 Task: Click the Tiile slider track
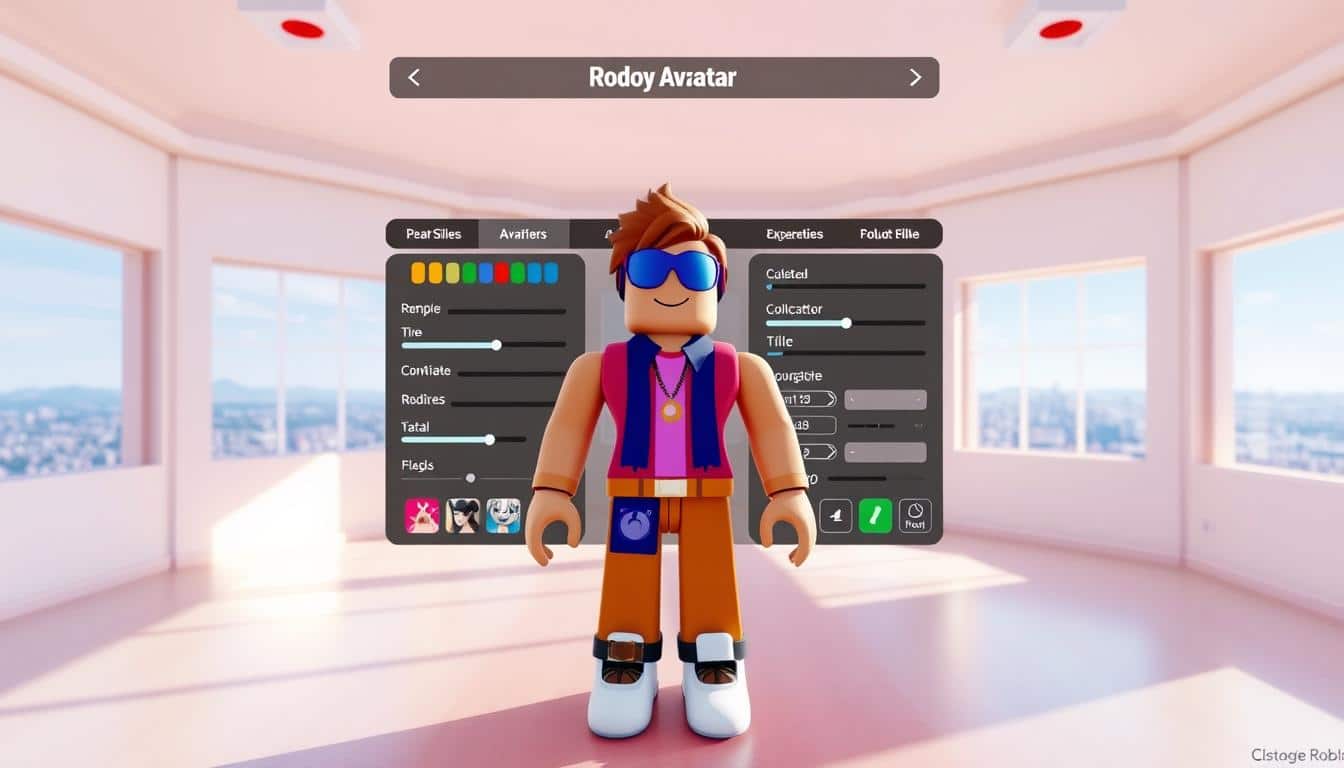coord(845,353)
